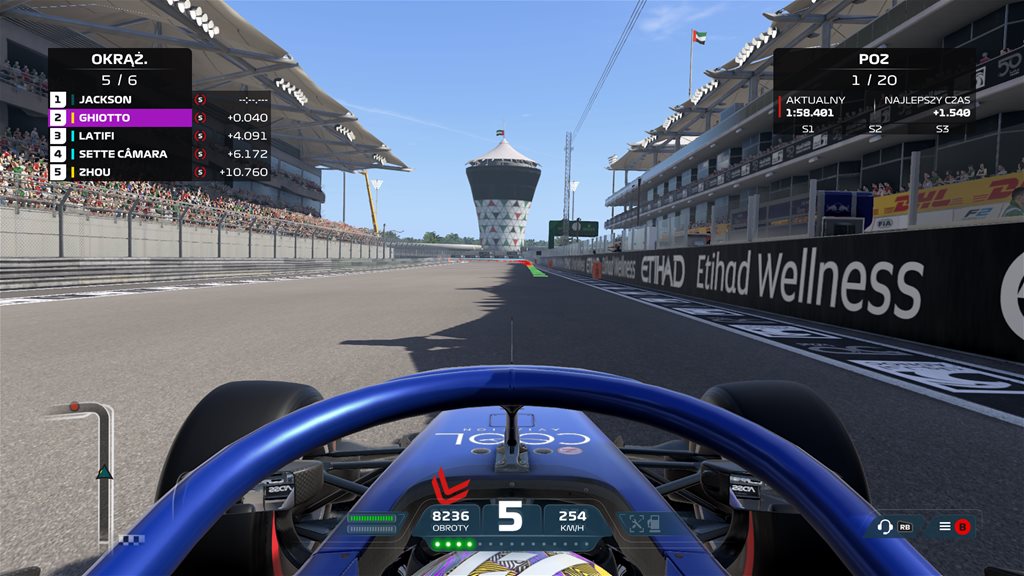Open the headset radio icon
Viewport: 1024px width, 576px height.
pos(884,526)
